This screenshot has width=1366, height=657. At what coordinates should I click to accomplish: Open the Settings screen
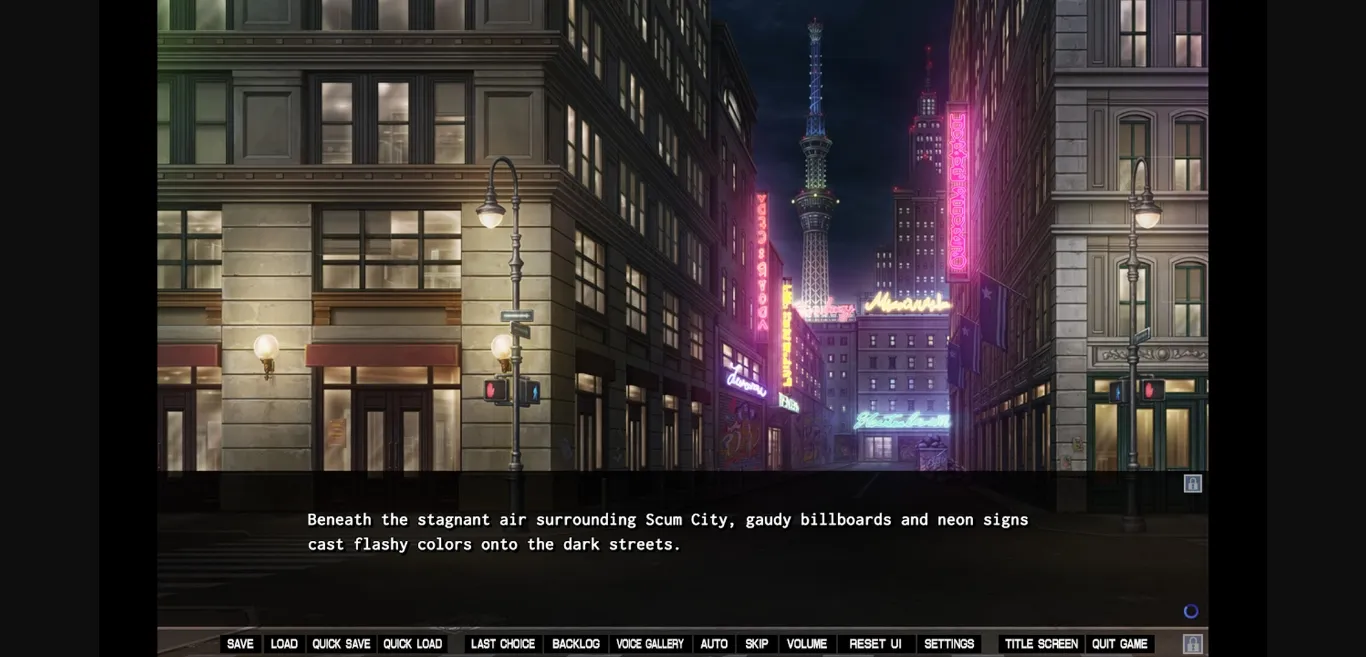tap(949, 644)
